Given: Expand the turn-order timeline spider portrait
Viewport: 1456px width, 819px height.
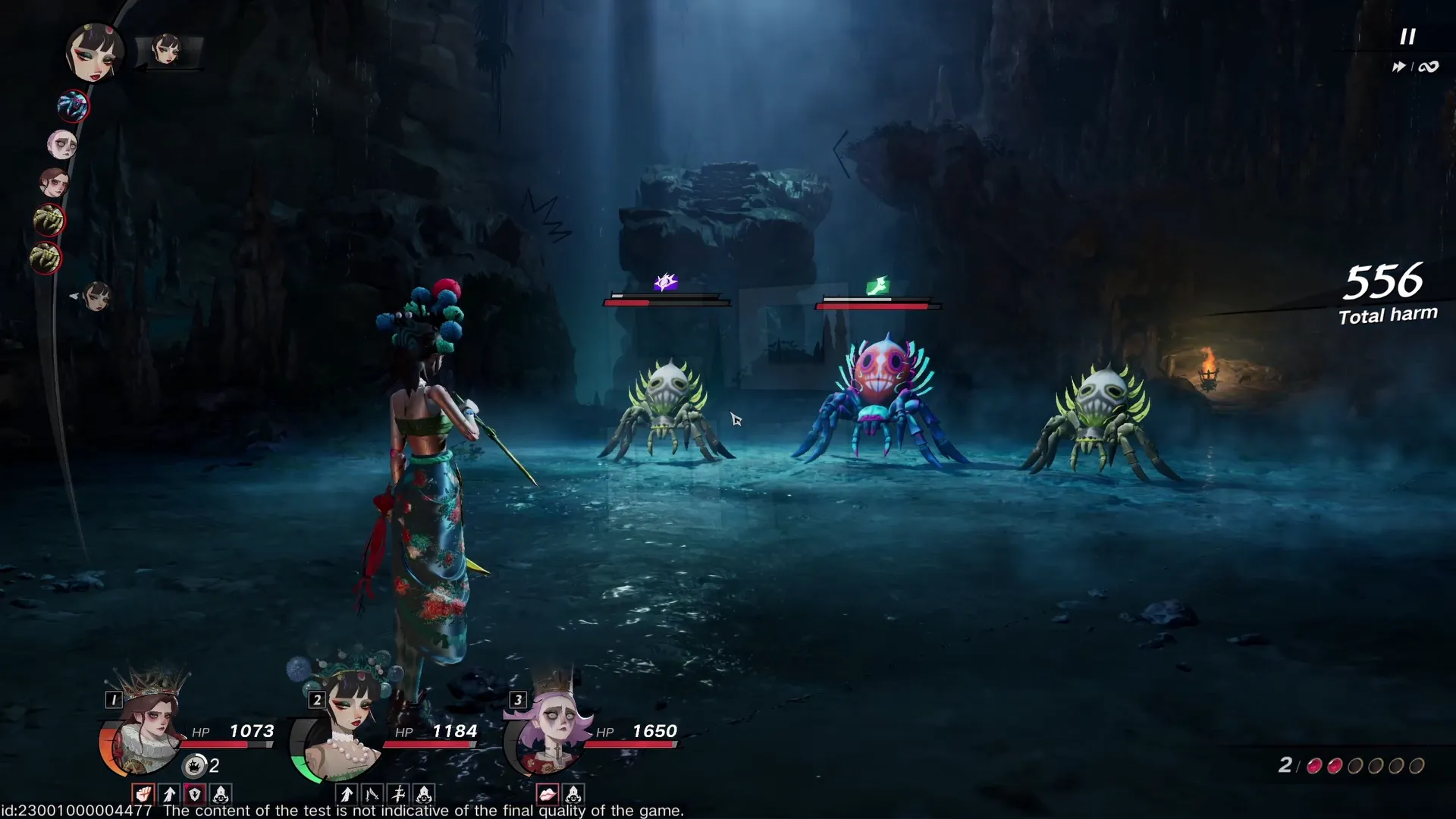Looking at the screenshot, I should pos(72,106).
